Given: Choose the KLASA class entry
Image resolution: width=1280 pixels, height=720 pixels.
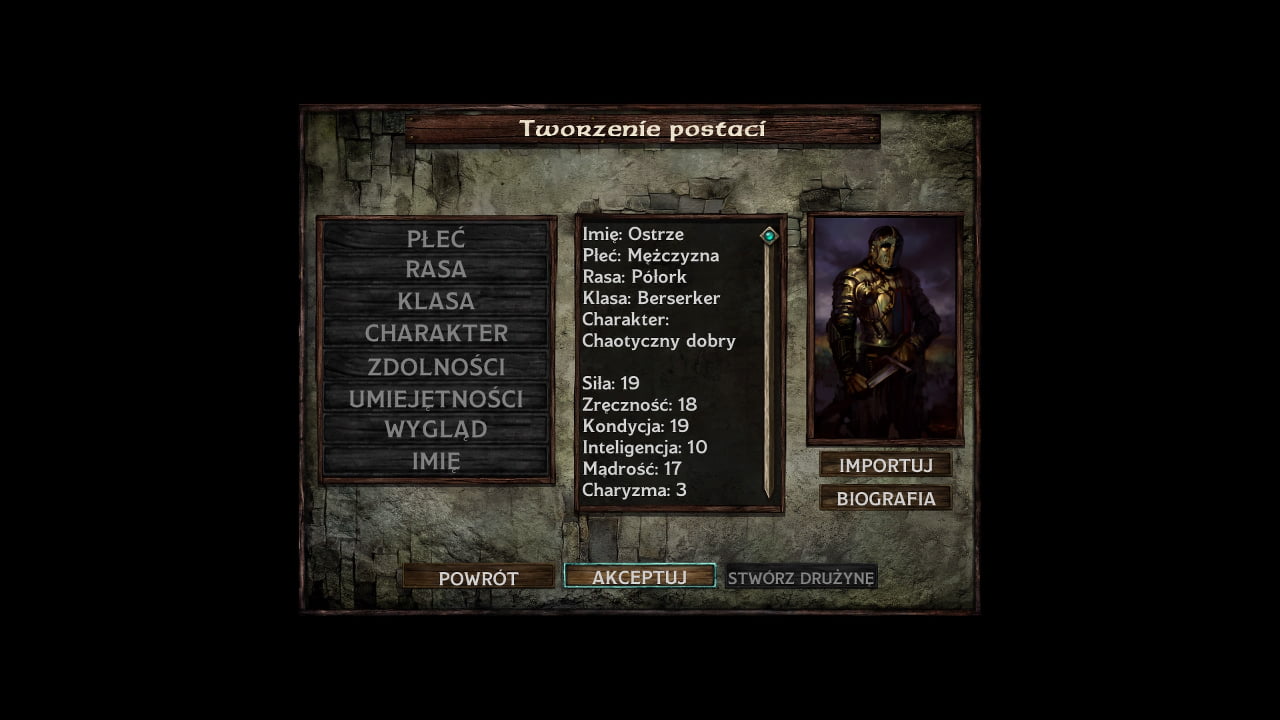Looking at the screenshot, I should (436, 301).
